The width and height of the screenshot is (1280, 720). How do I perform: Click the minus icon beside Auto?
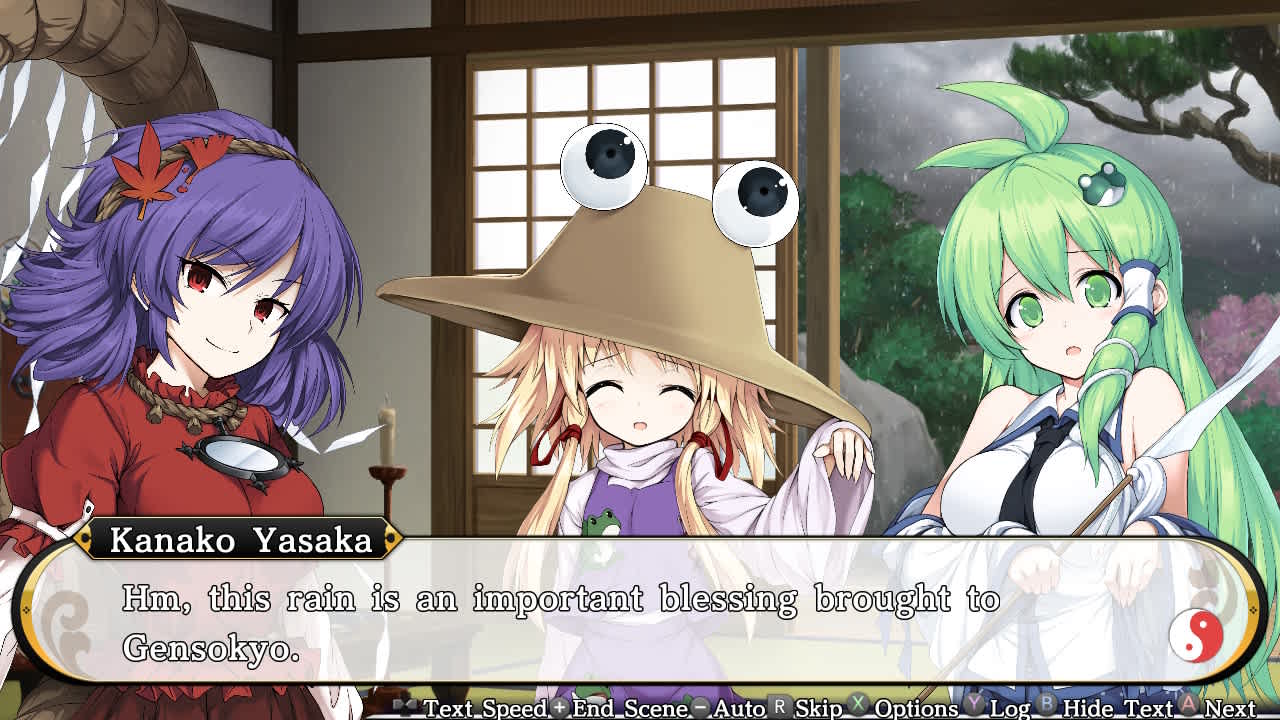[700, 706]
